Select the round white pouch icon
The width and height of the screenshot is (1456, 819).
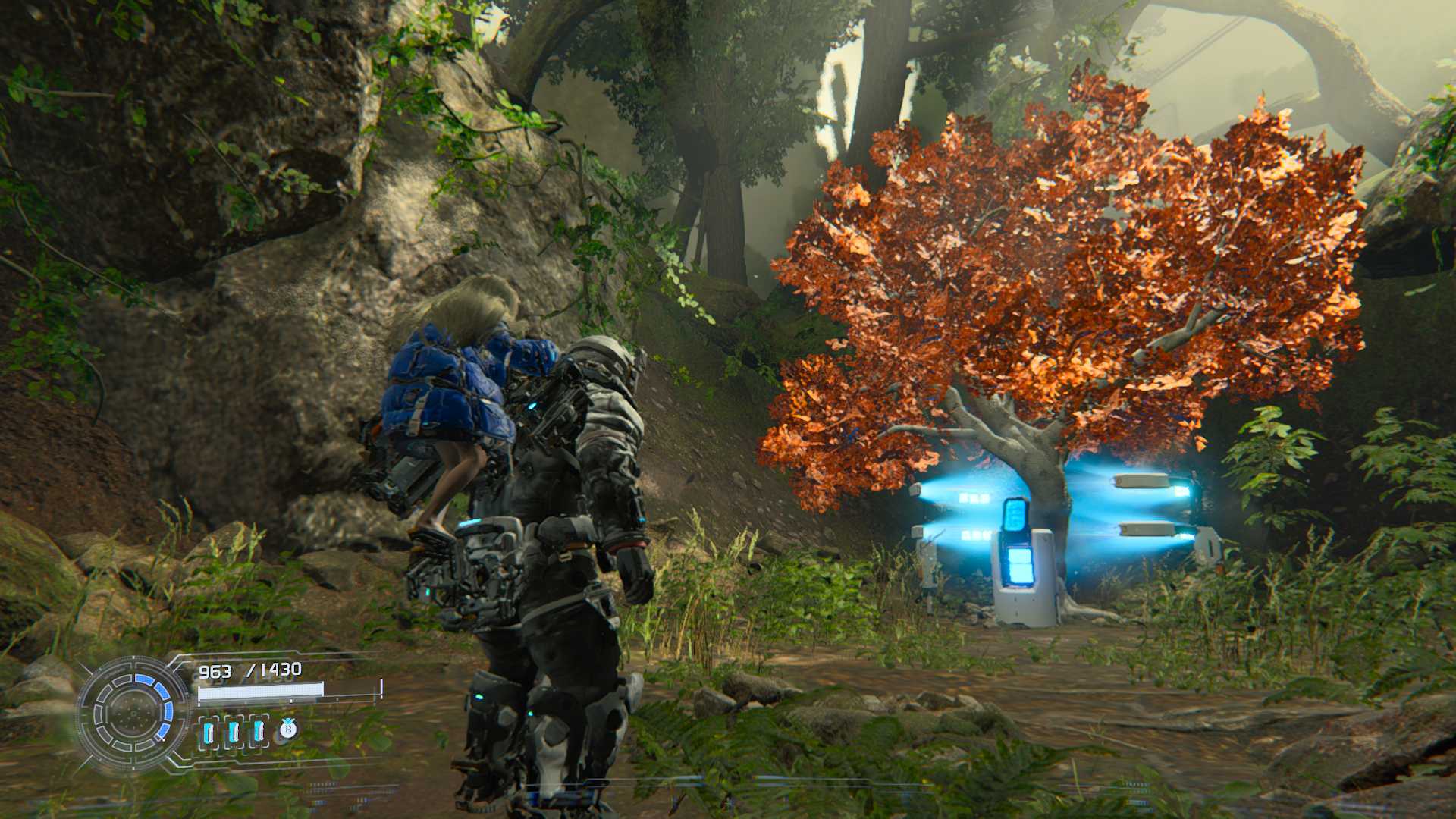pos(287,730)
